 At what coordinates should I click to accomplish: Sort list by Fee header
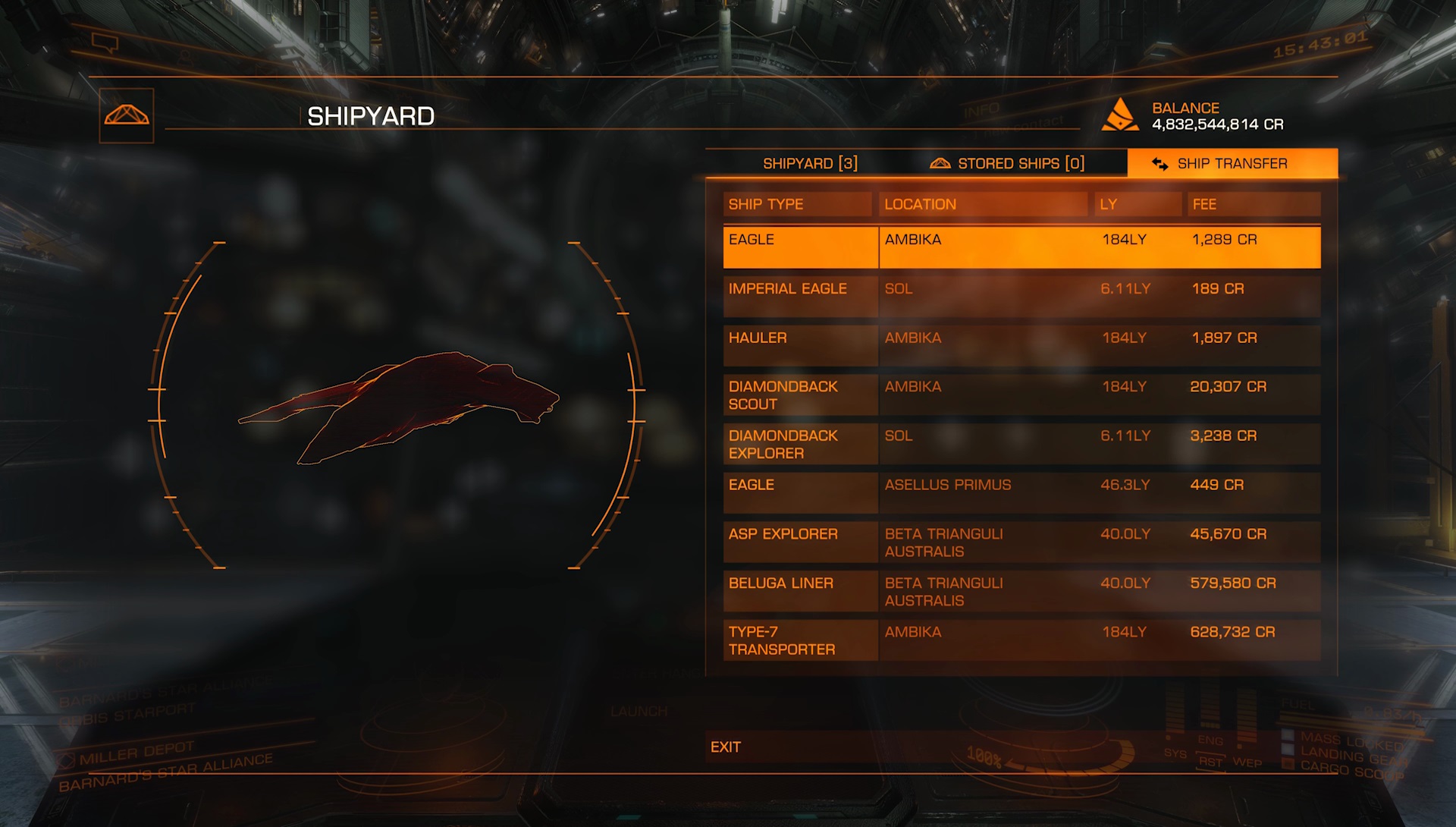[1253, 204]
